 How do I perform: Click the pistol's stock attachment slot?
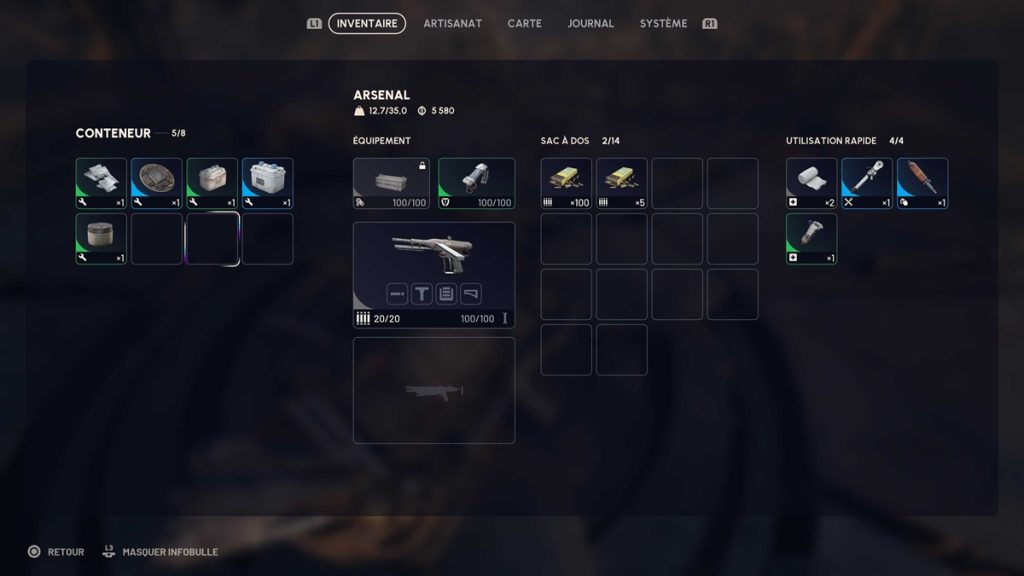471,294
